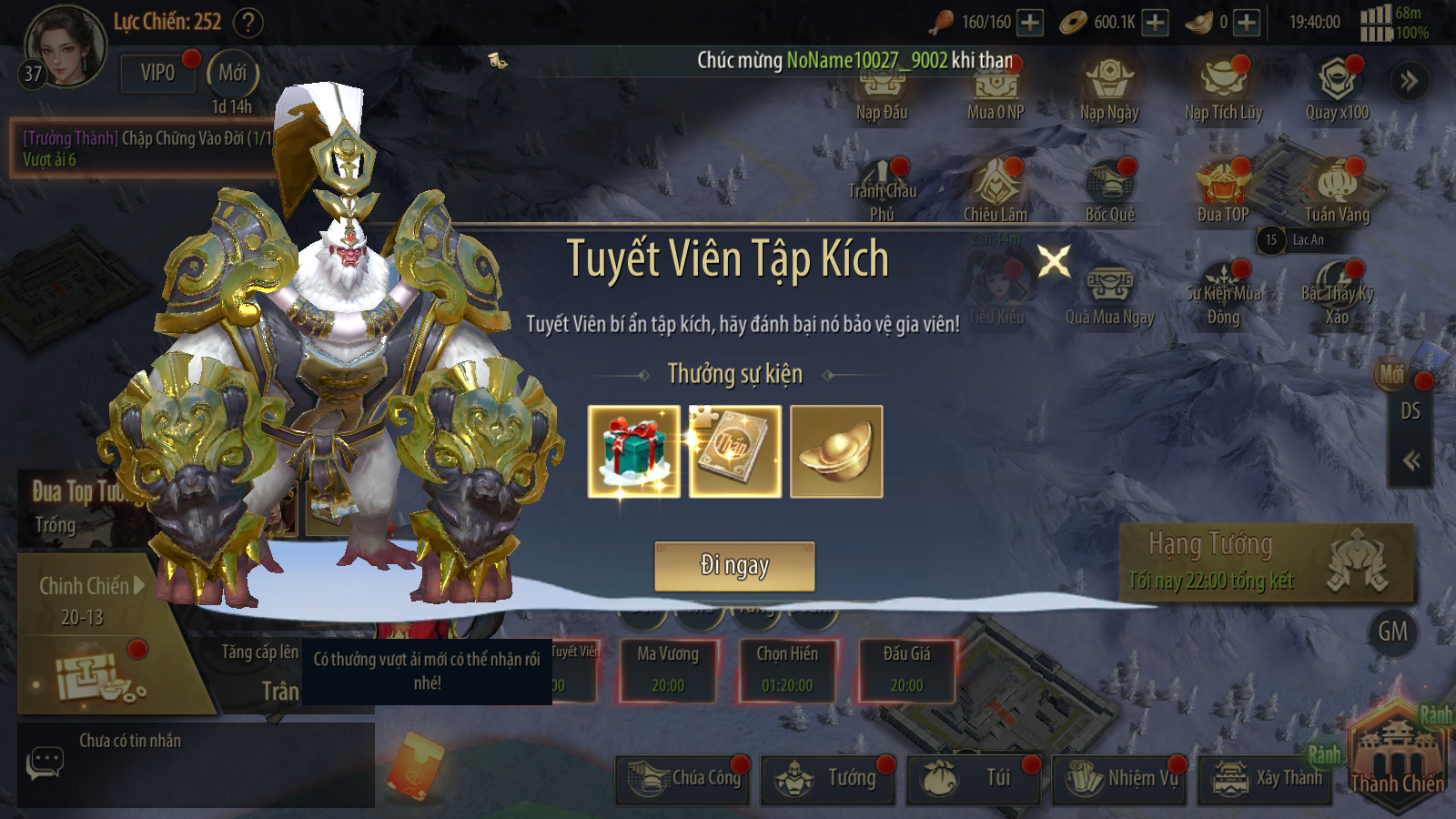Open the Hạng Tướng ranking banner
This screenshot has height=819, width=1456.
pos(1266,562)
